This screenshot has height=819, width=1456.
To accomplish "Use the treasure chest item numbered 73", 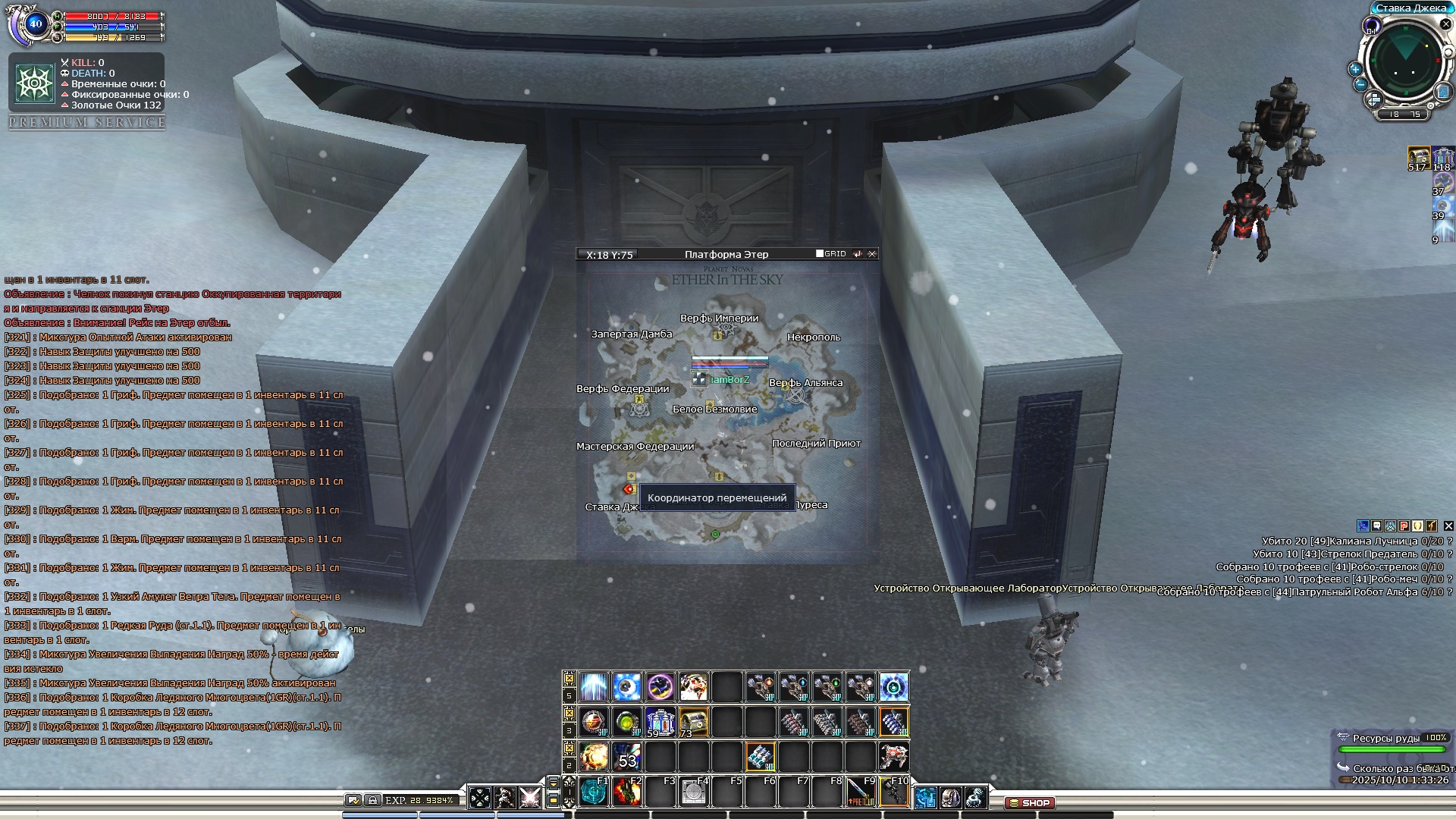I will click(x=693, y=722).
